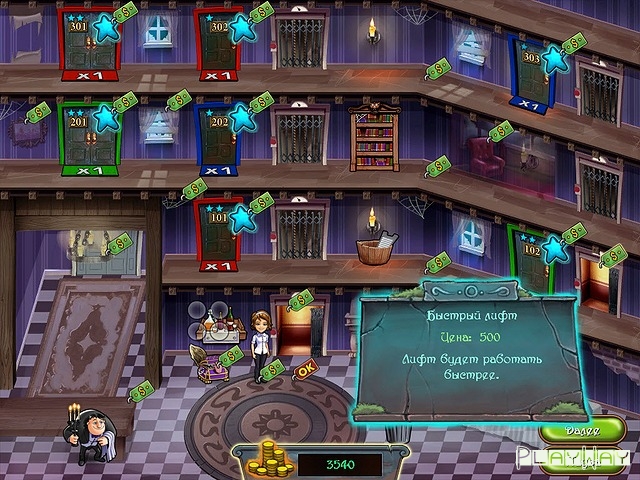Choose price tag on the purple cleaning cart
Viewport: 640px width, 480px height.
click(x=232, y=356)
